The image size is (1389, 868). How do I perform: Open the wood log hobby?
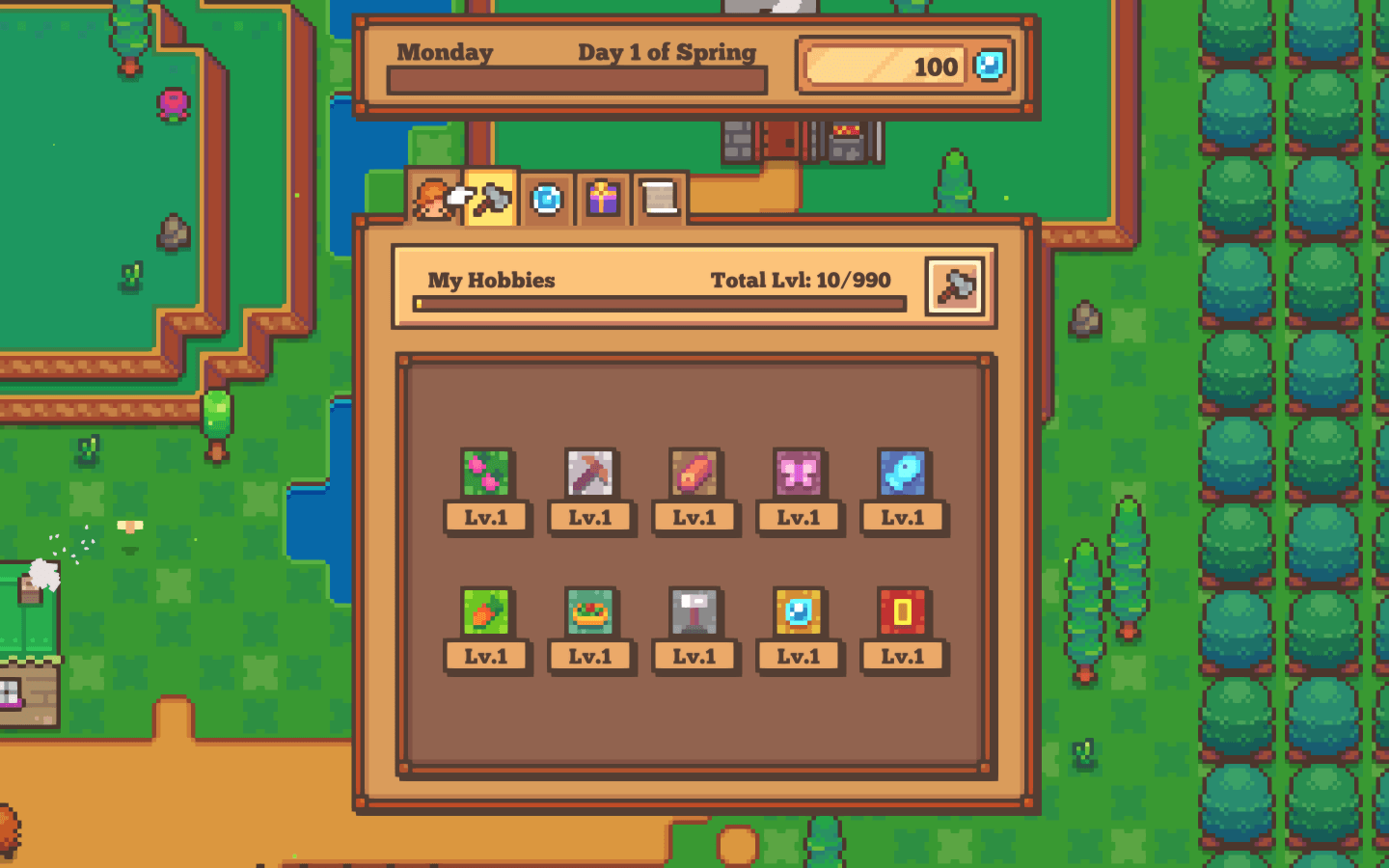pos(694,474)
